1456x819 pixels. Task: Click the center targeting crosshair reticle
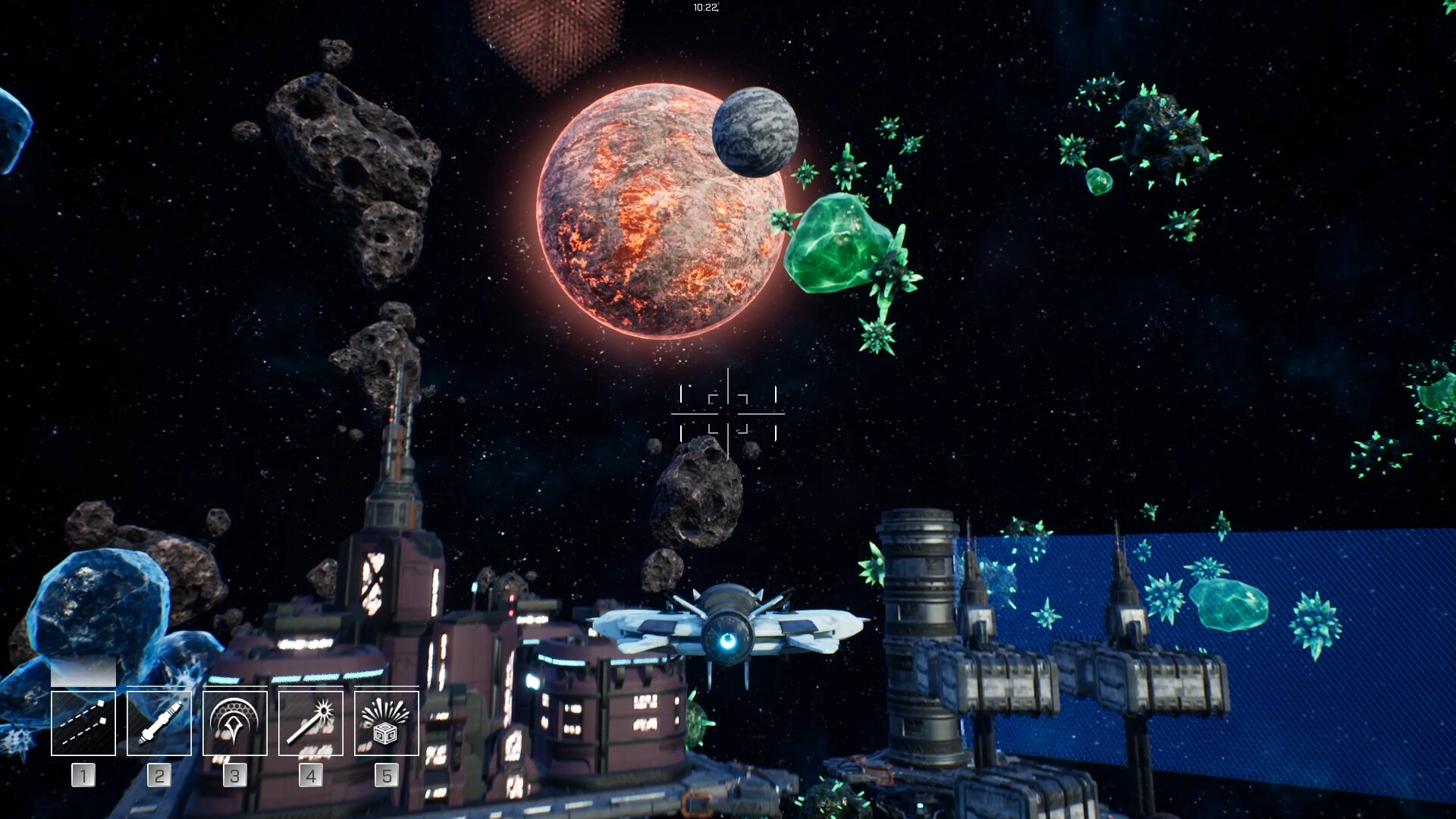pyautogui.click(x=727, y=413)
